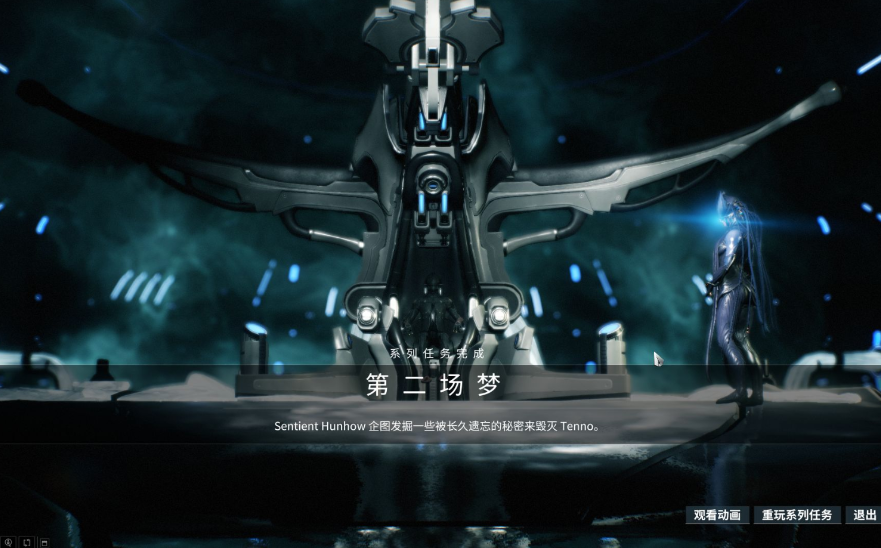Click the 观看动画 button
Viewport: 881px width, 548px height.
(x=717, y=515)
